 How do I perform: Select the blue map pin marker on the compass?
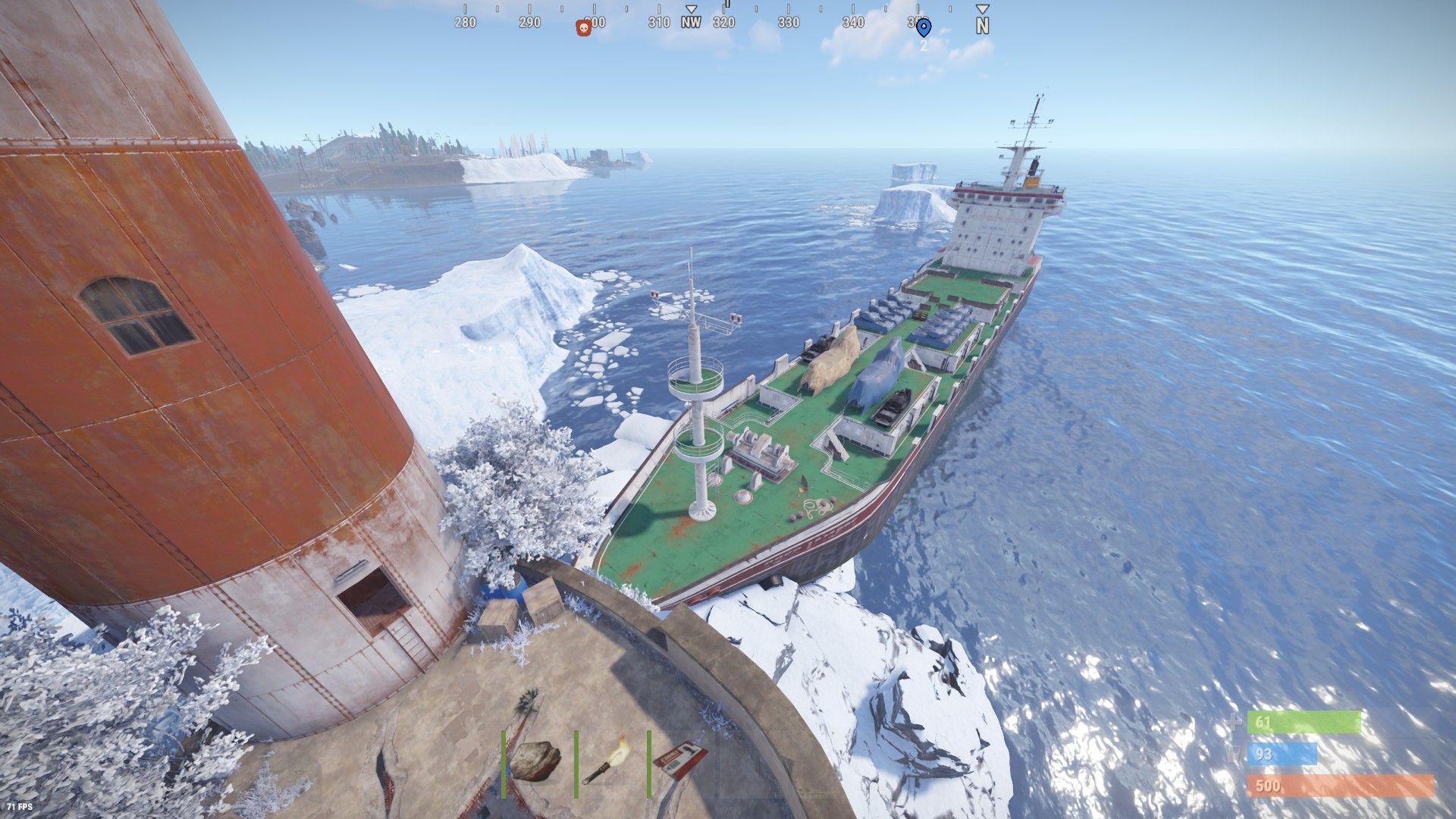tap(924, 25)
